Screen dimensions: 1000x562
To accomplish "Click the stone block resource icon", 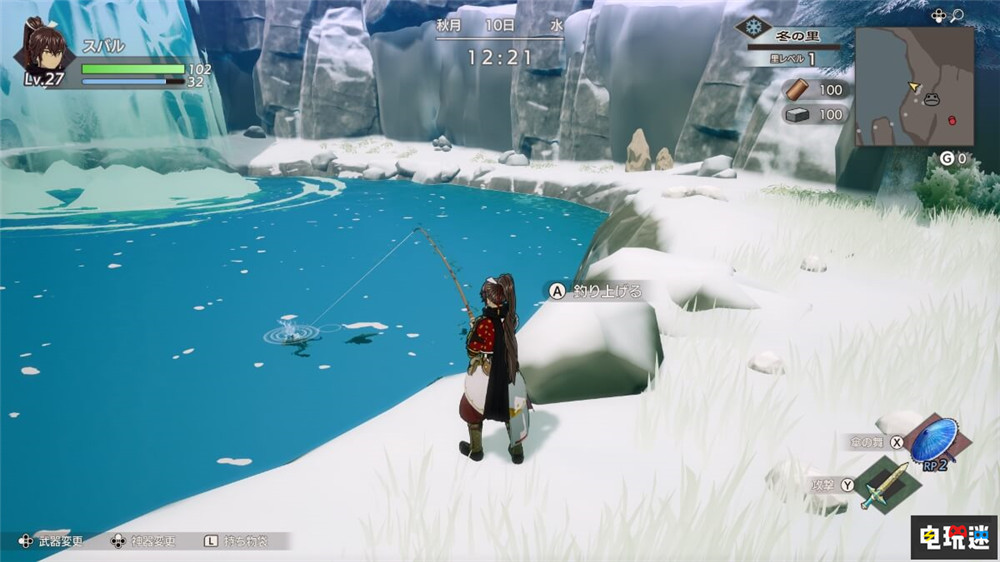I will point(797,115).
